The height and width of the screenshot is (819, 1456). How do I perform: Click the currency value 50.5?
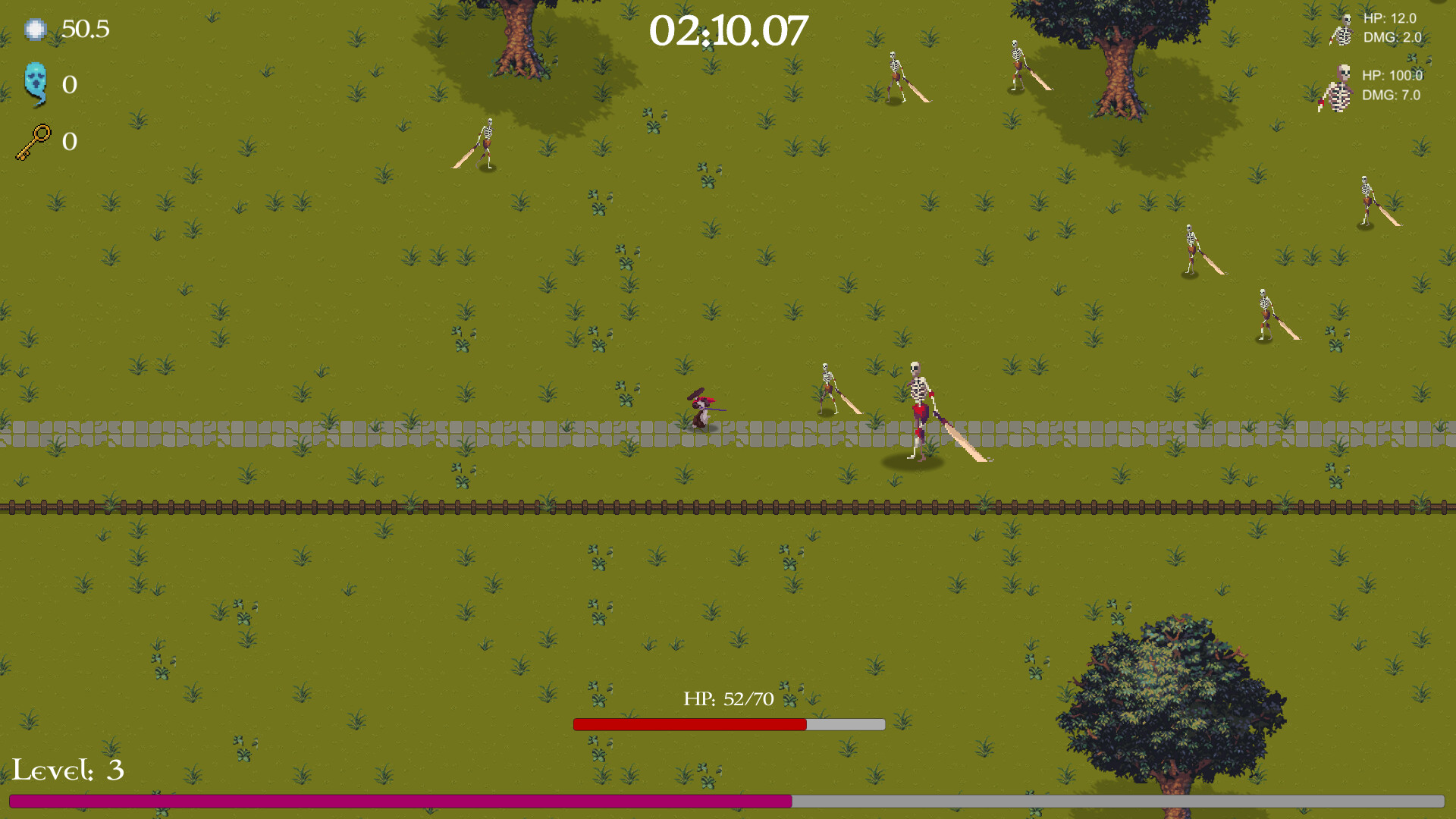(x=85, y=30)
